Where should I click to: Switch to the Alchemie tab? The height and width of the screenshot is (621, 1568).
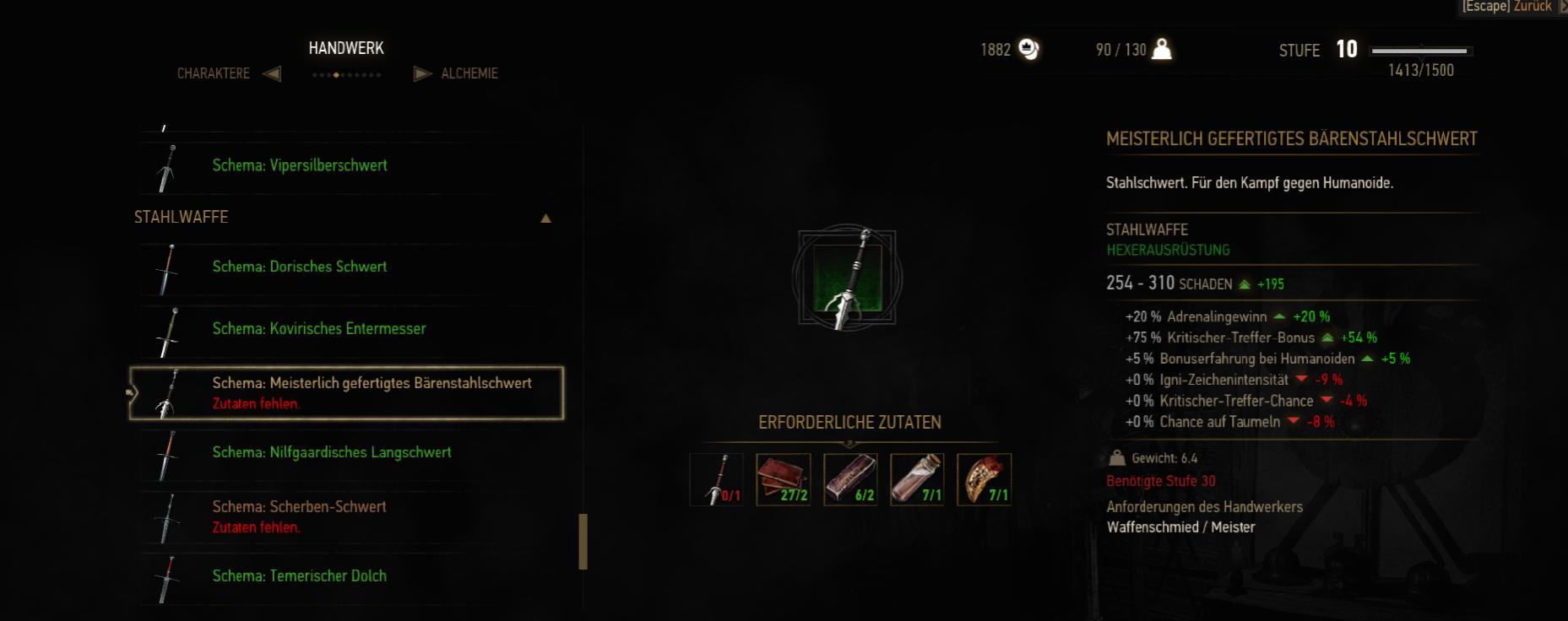pyautogui.click(x=469, y=73)
